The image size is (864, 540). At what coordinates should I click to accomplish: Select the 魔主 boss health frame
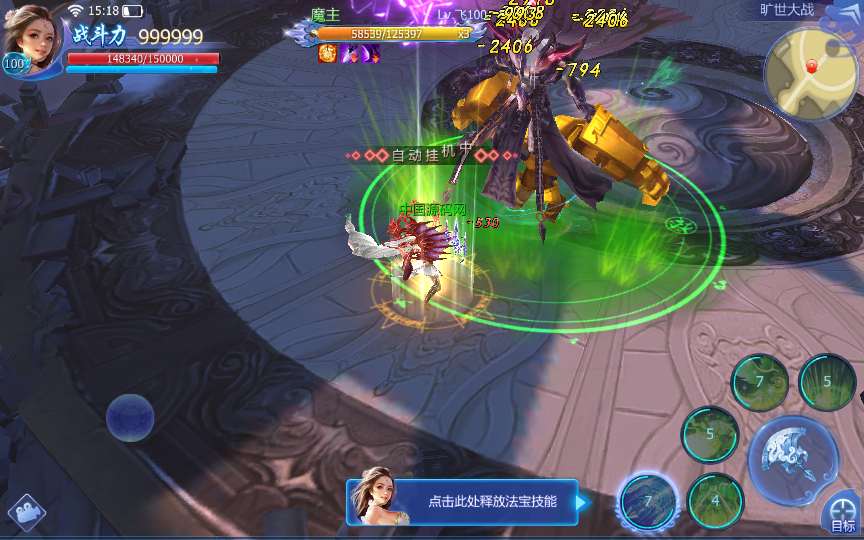point(392,33)
